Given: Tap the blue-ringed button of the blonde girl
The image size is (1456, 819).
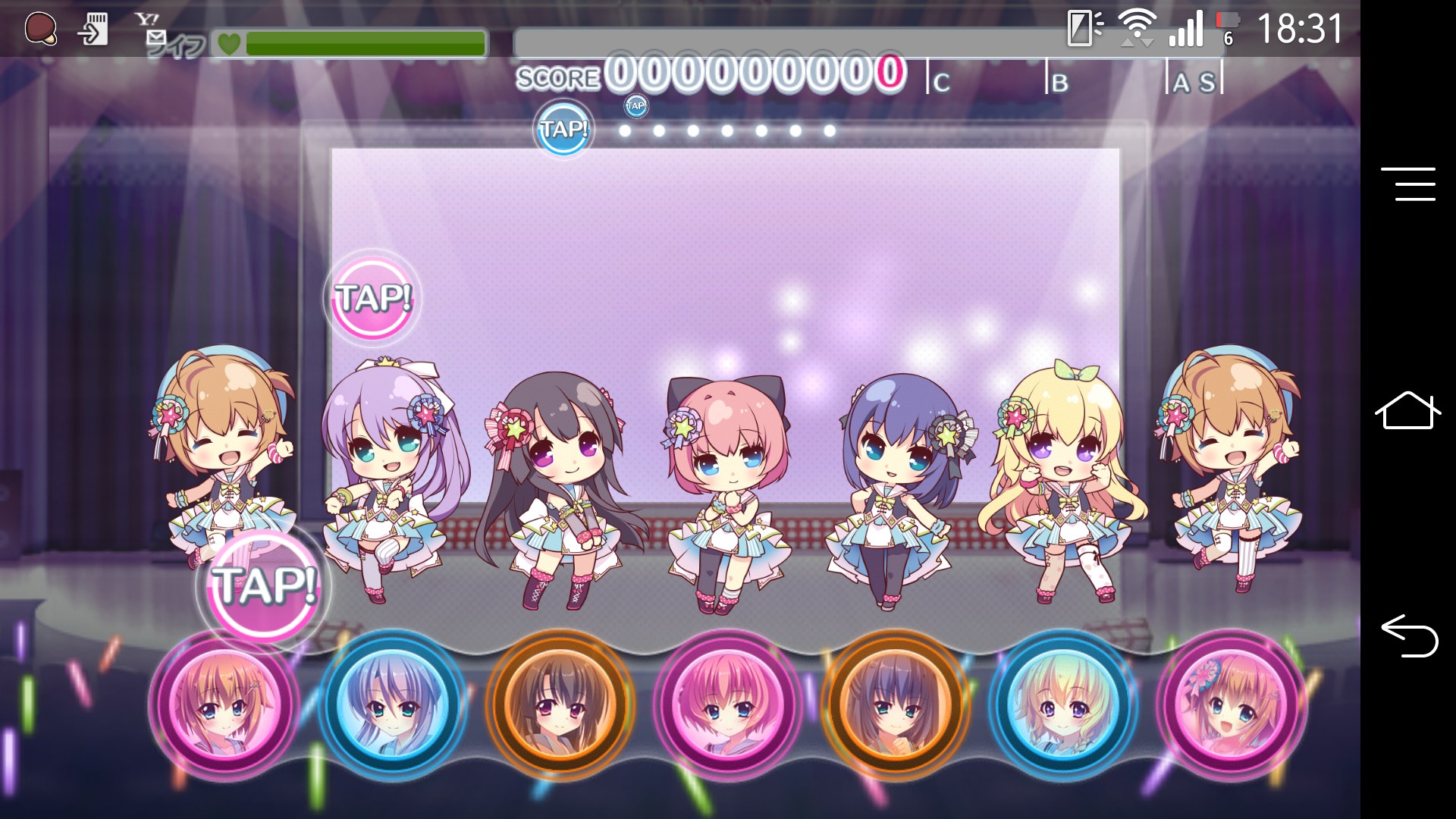Looking at the screenshot, I should tap(1063, 706).
